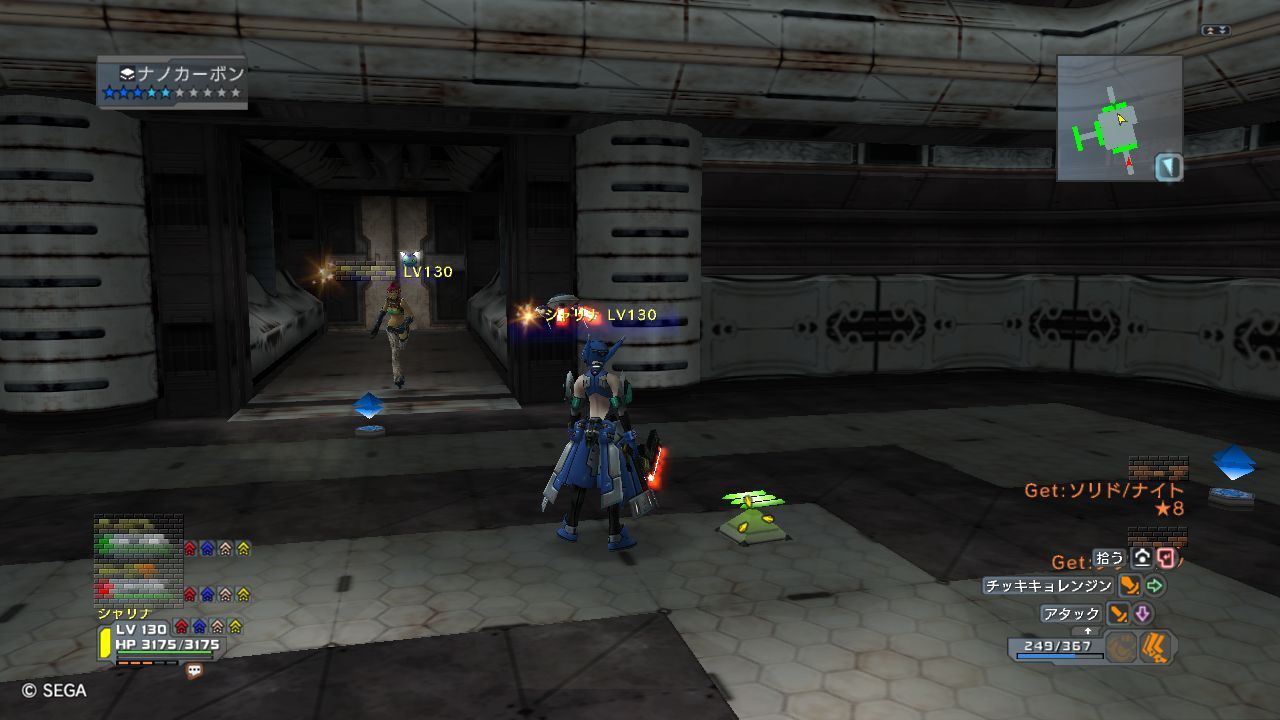Select the top party member portrait
Viewport: 1280px width, 720px height.
pyautogui.click(x=138, y=540)
